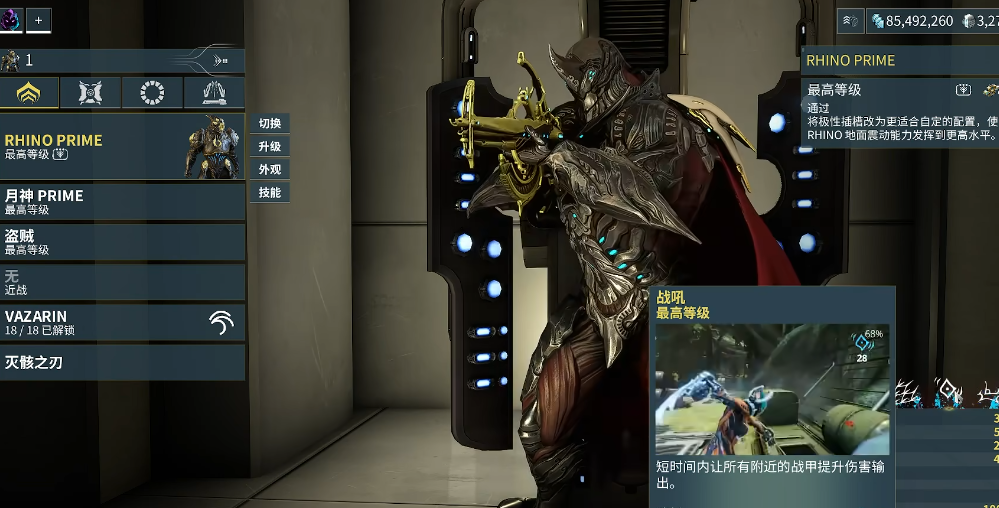
Task: Select the RHINO PRIME warframe slot
Action: point(120,146)
